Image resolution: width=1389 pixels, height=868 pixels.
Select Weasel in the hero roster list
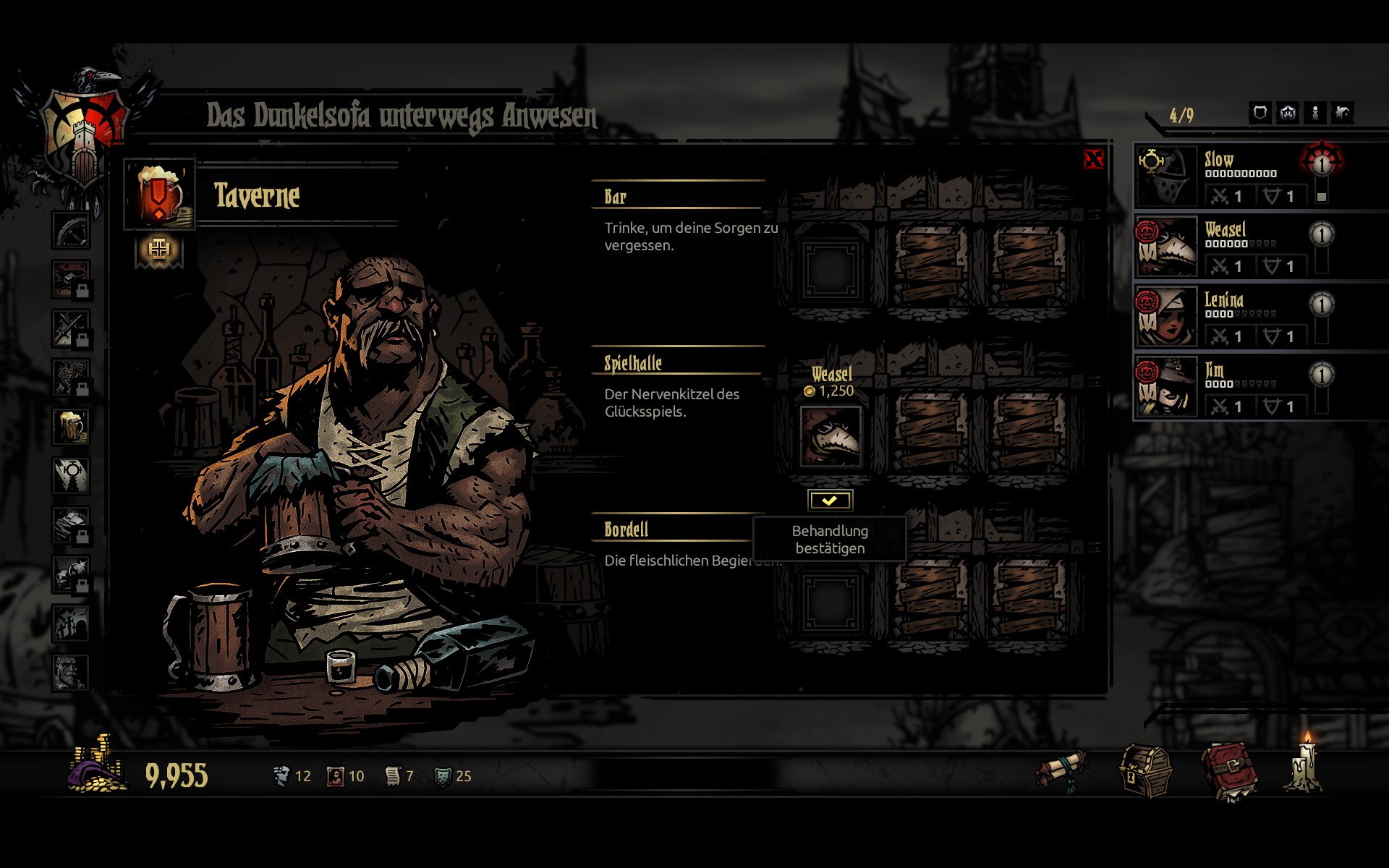pos(1165,247)
